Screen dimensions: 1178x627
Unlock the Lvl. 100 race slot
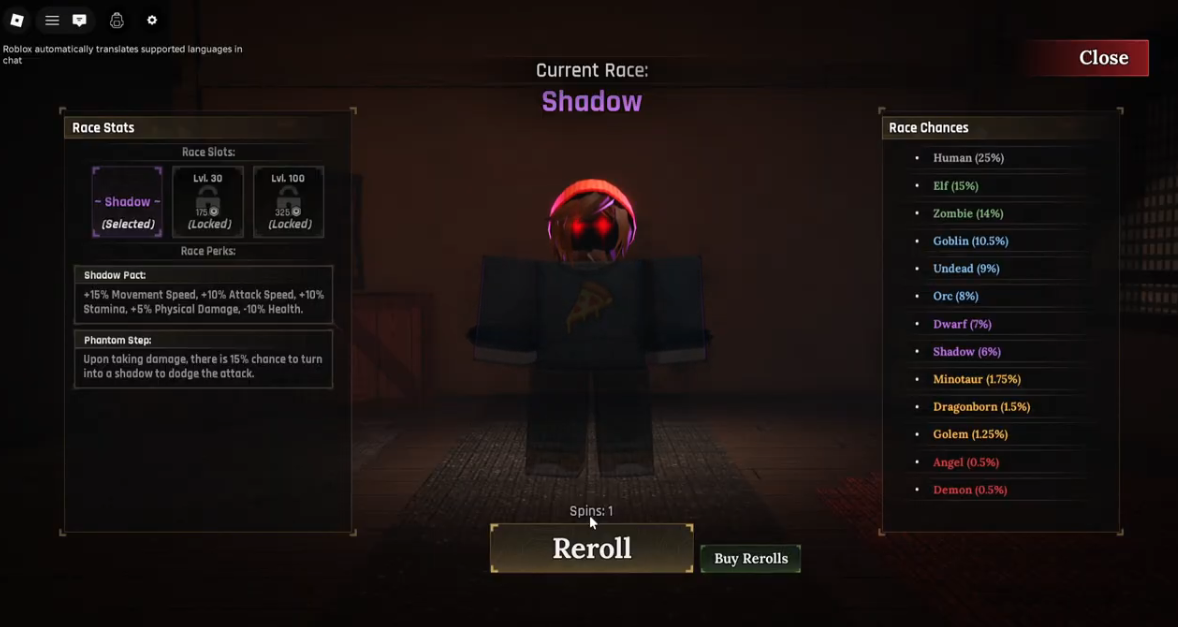click(x=288, y=202)
